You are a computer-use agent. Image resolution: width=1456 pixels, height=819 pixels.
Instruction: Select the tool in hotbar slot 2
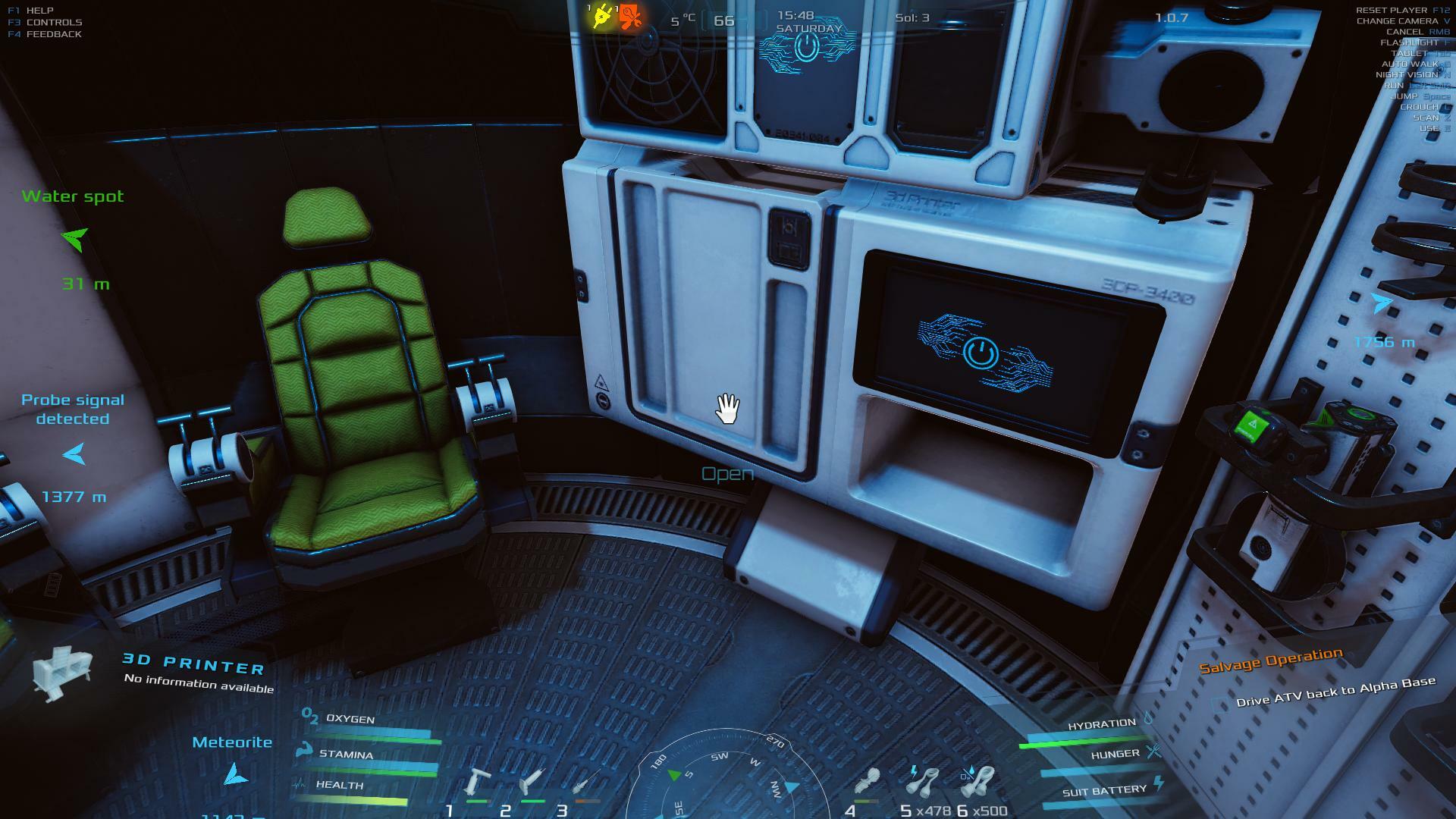(x=532, y=781)
